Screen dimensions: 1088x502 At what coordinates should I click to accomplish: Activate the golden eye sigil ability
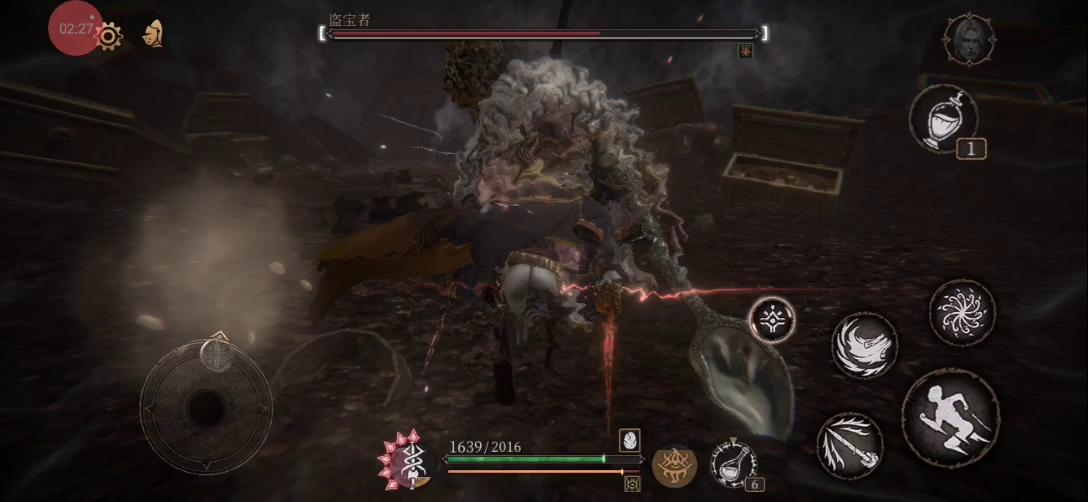pyautogui.click(x=674, y=465)
